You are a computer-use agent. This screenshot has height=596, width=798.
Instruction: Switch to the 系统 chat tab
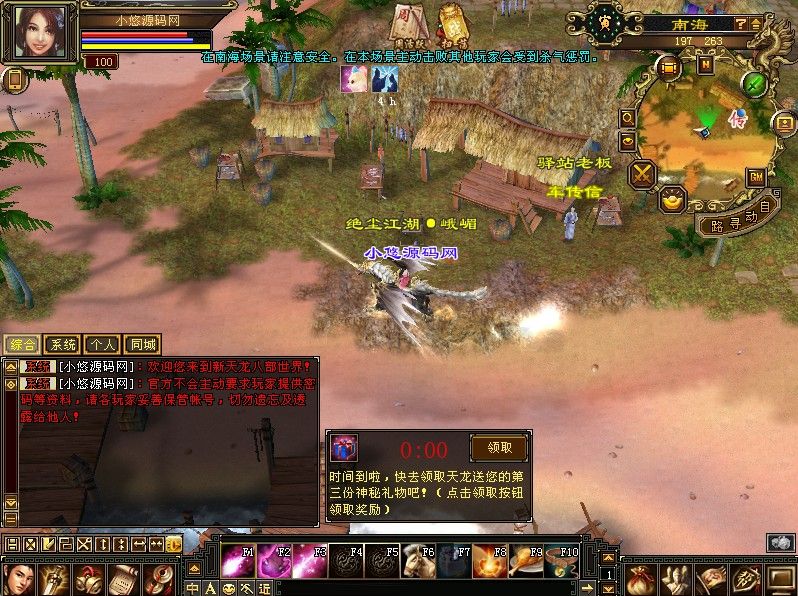pos(62,344)
